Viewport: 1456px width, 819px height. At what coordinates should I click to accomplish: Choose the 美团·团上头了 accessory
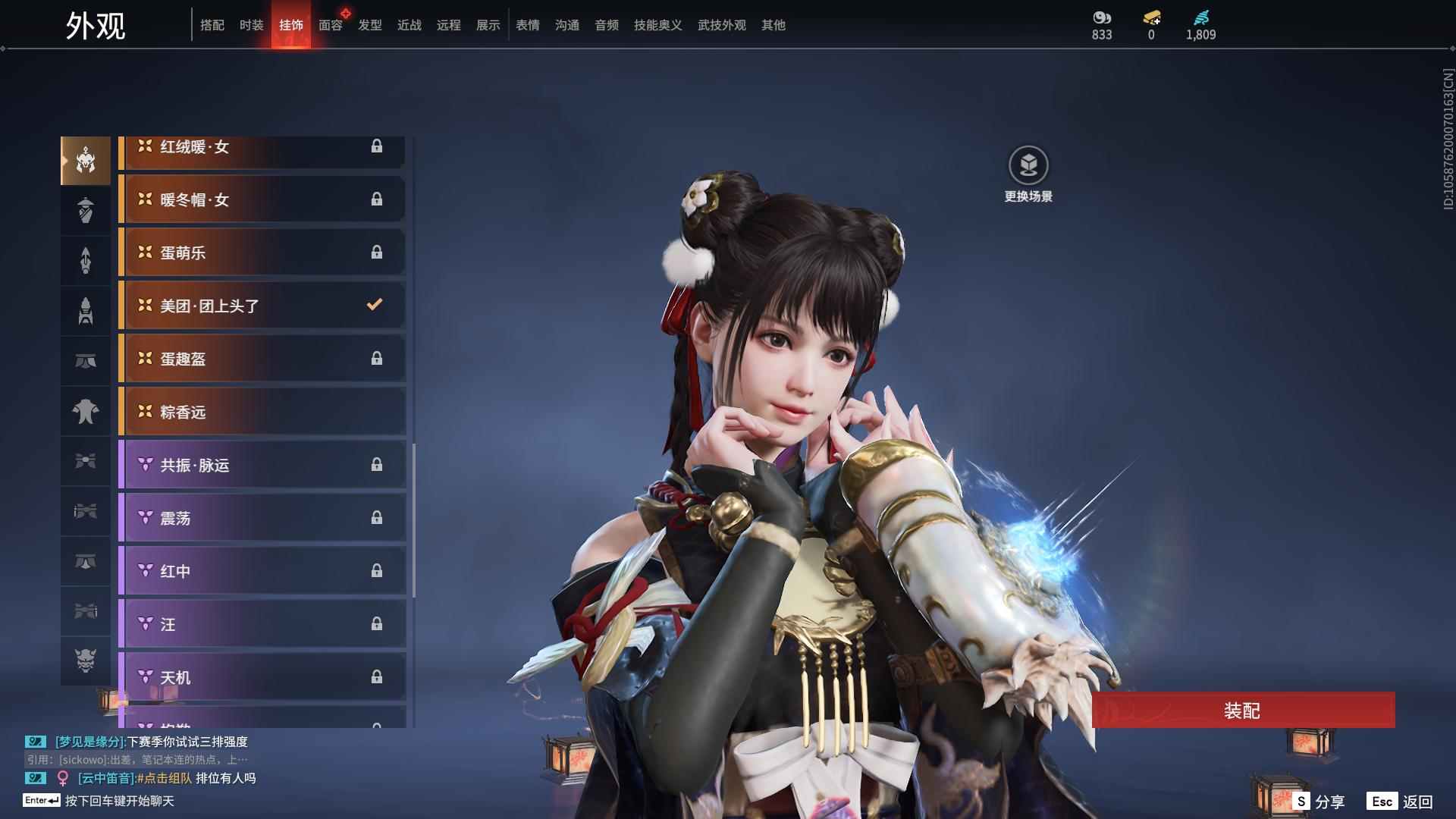click(262, 306)
